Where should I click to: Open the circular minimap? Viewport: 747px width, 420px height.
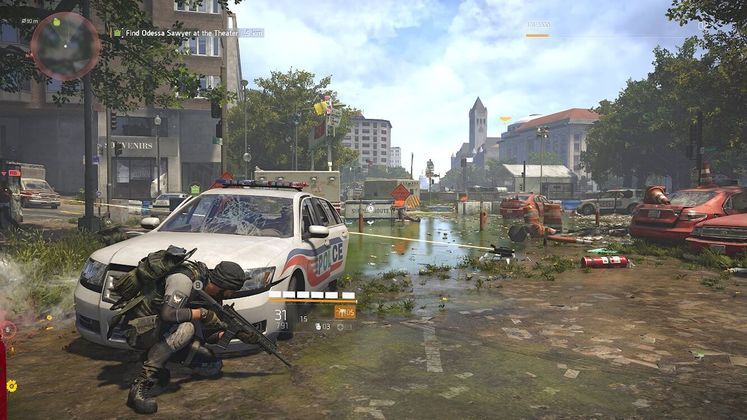coord(65,45)
